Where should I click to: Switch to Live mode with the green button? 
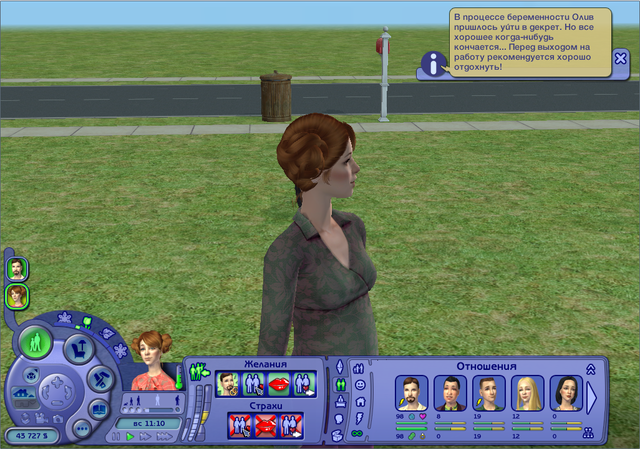pyautogui.click(x=37, y=341)
